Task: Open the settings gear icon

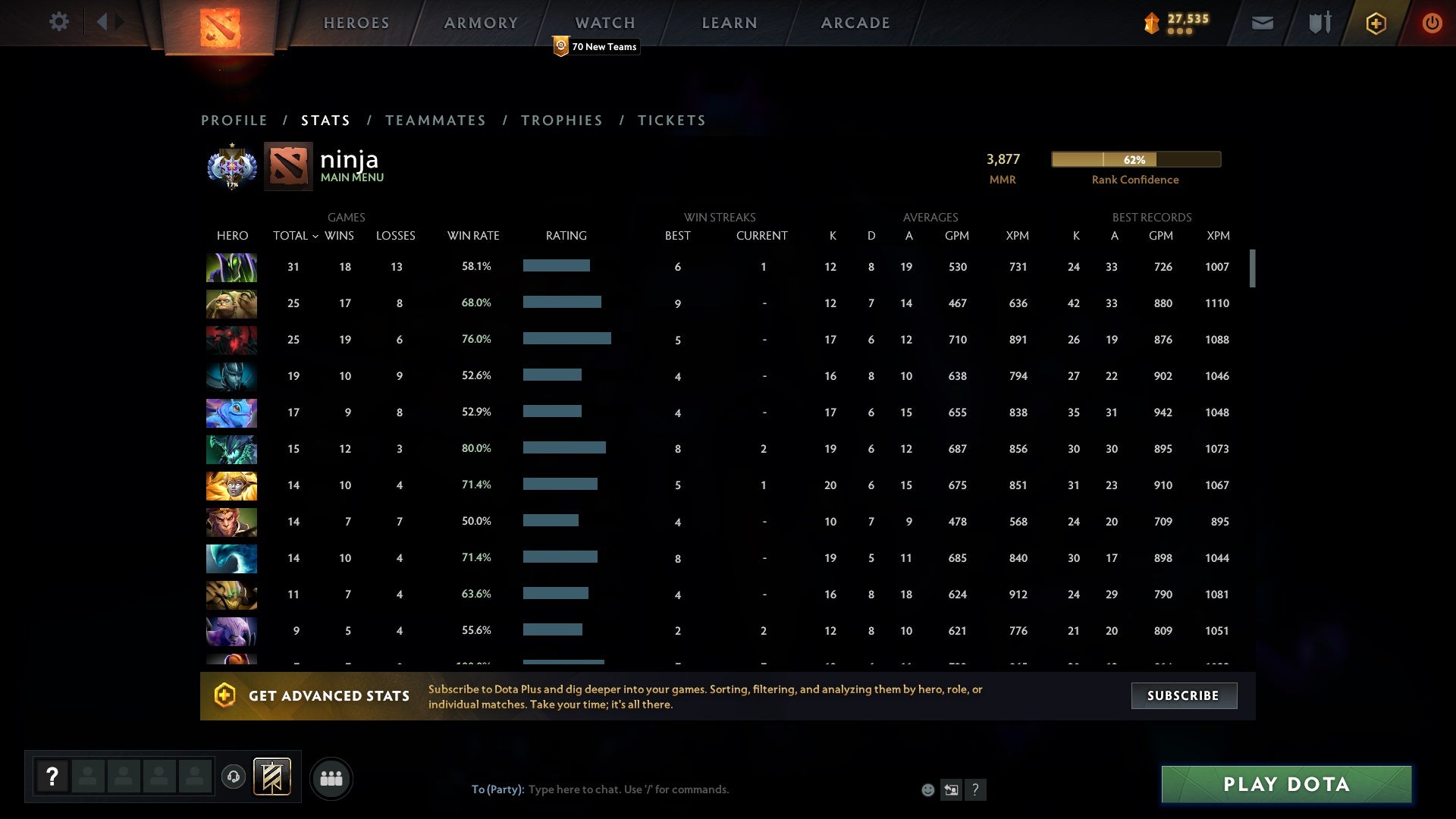Action: [x=59, y=22]
